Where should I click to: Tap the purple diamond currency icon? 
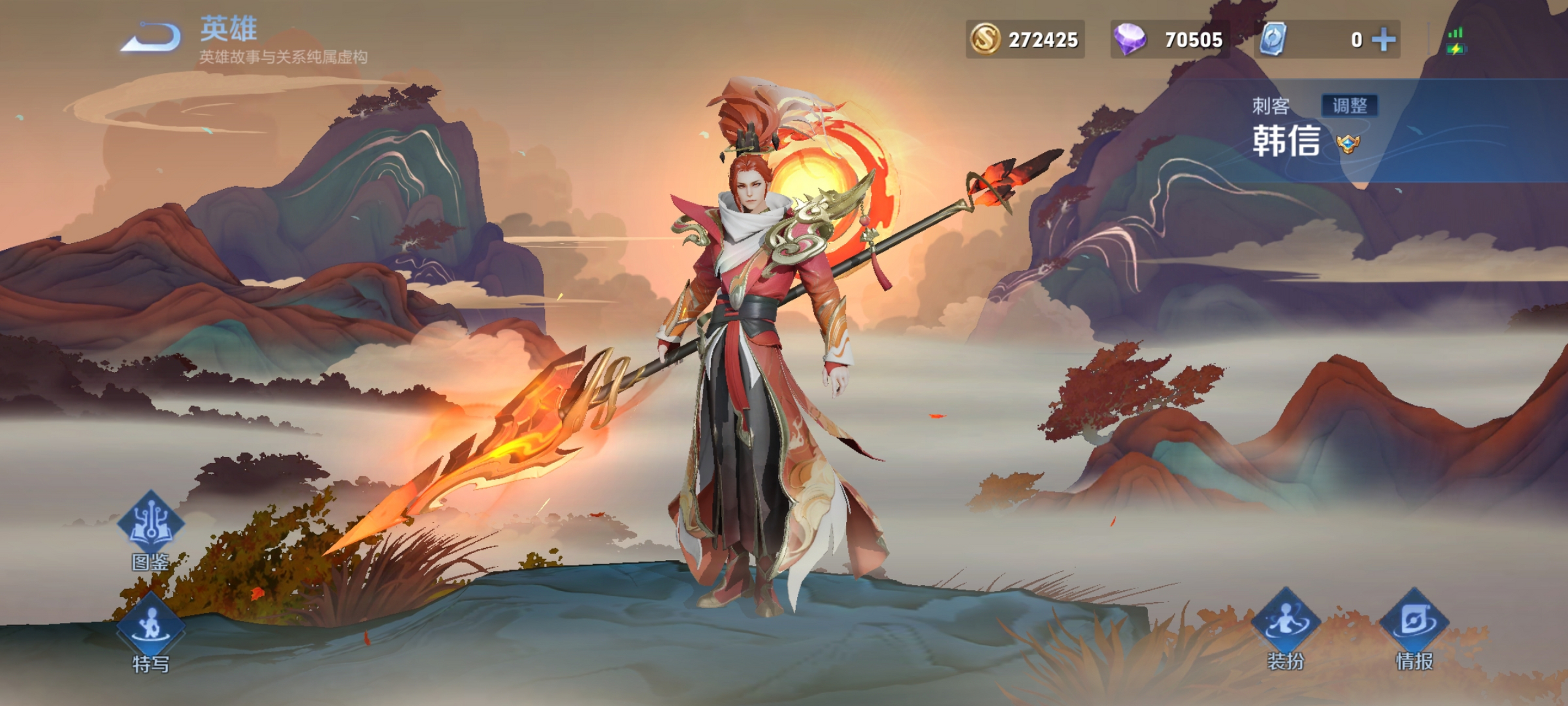click(1129, 40)
